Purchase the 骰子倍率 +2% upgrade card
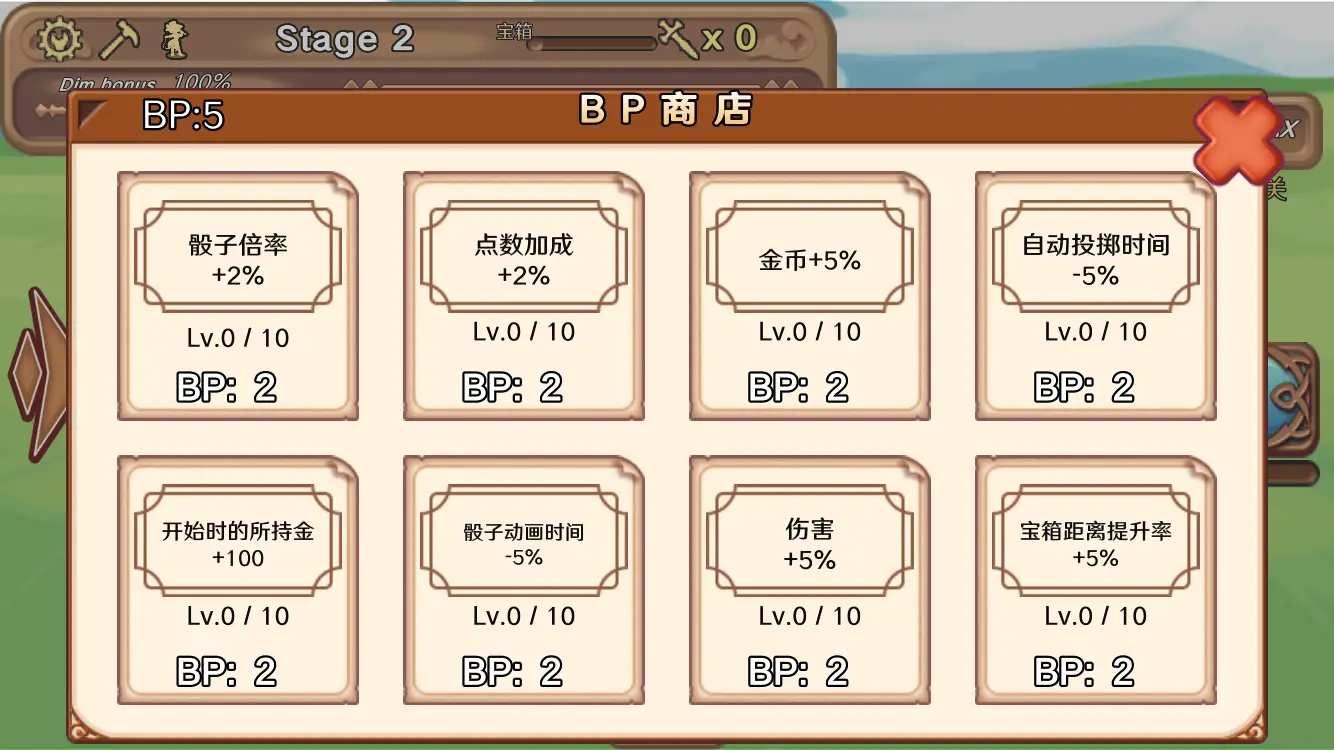Screen dimensions: 1334x750 [x=237, y=295]
